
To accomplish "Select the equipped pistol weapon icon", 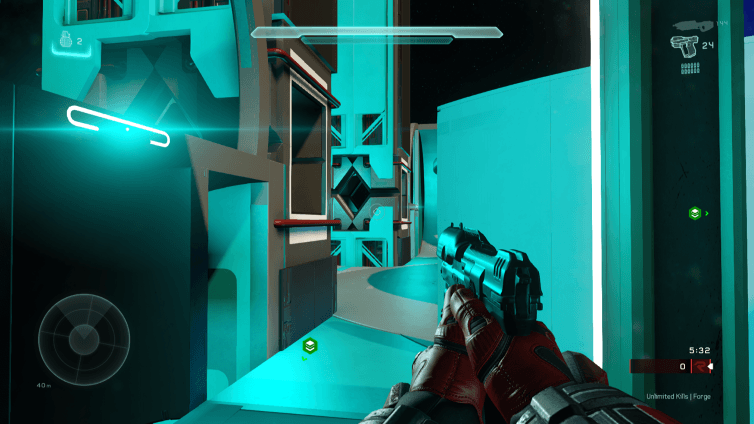I will [x=685, y=43].
